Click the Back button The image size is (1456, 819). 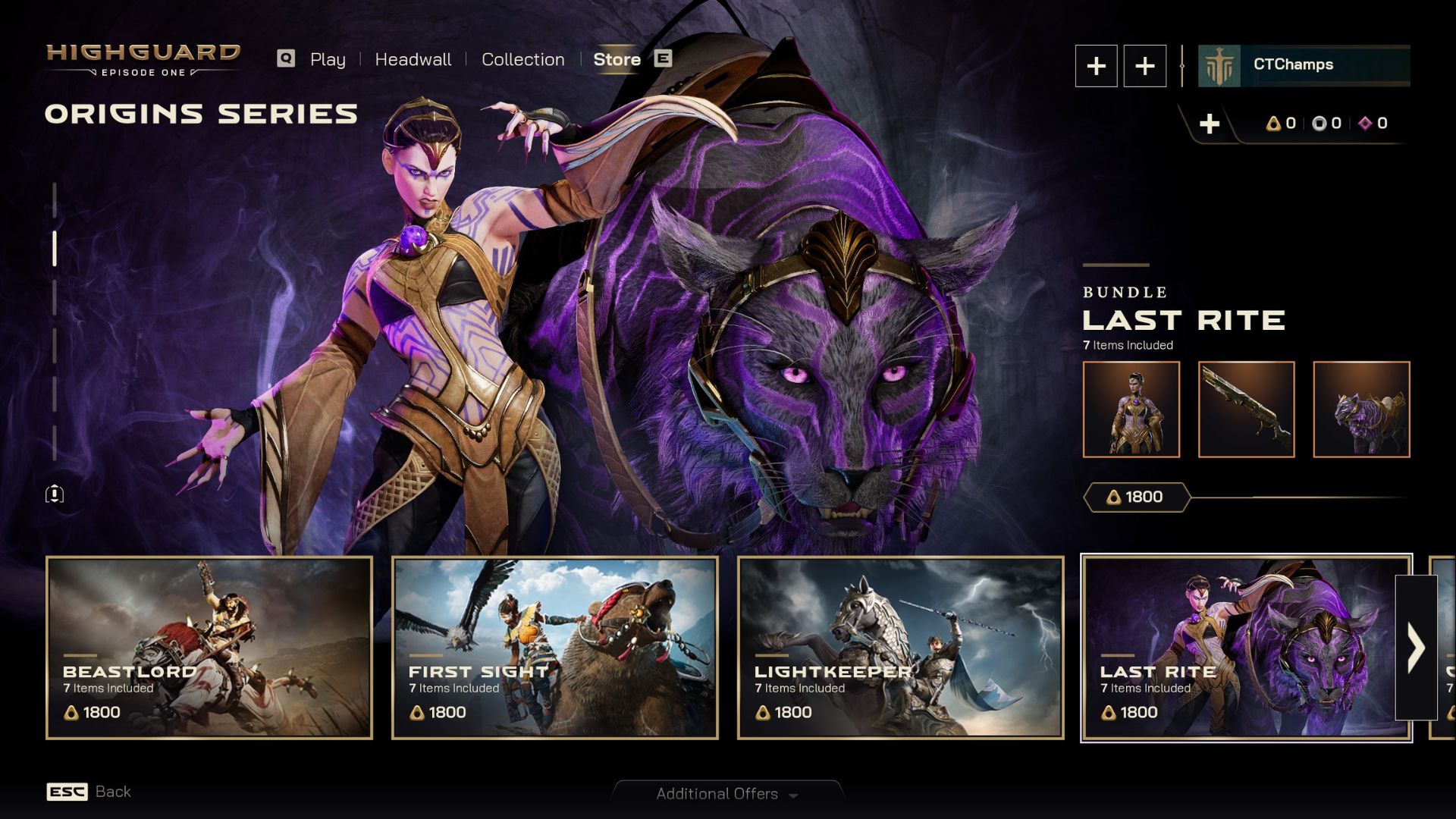pos(89,792)
